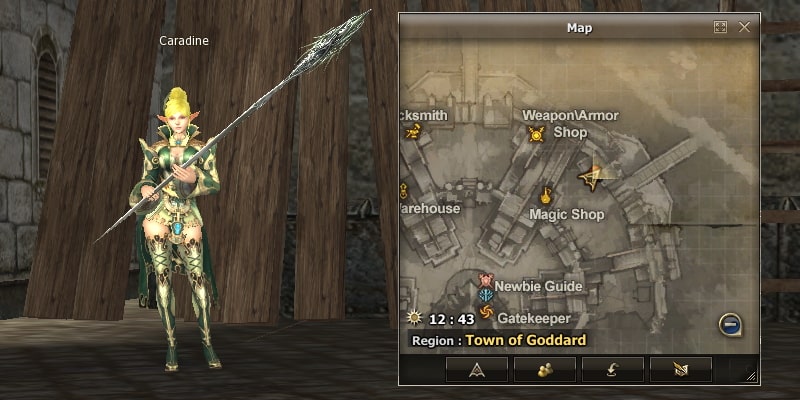The width and height of the screenshot is (800, 400).
Task: Select the Weapon\Armor Shop marker
Action: [537, 133]
